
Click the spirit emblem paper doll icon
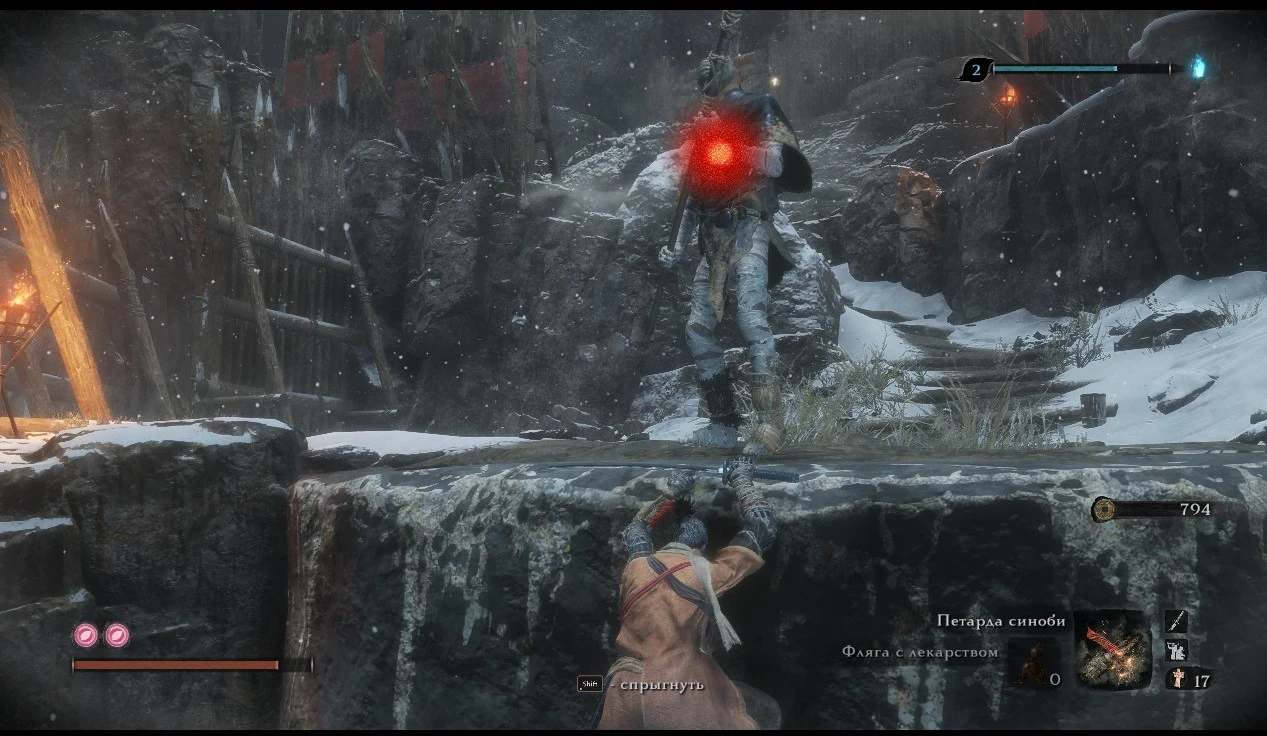[1178, 680]
